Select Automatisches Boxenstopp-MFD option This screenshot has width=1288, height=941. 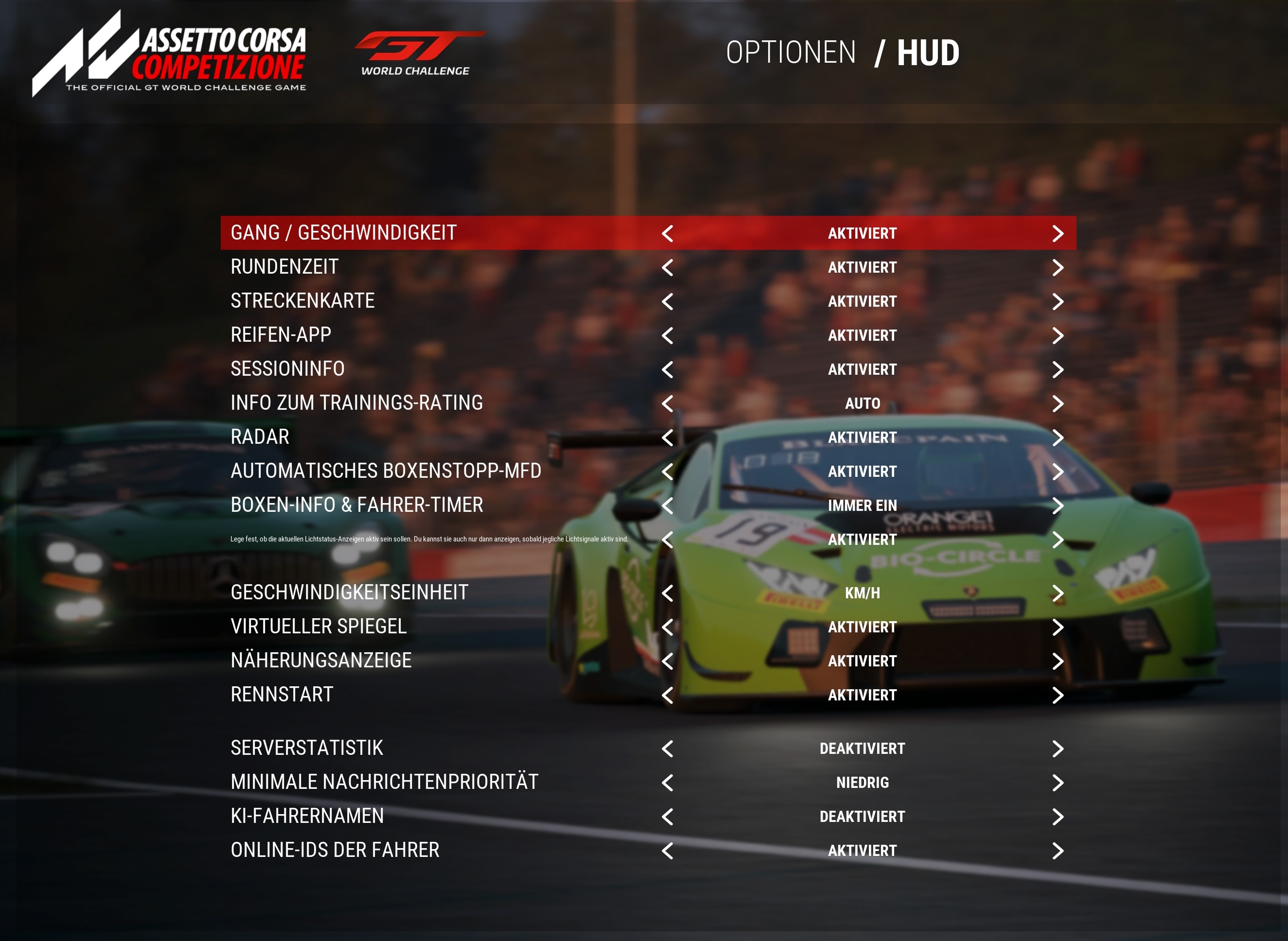click(386, 471)
